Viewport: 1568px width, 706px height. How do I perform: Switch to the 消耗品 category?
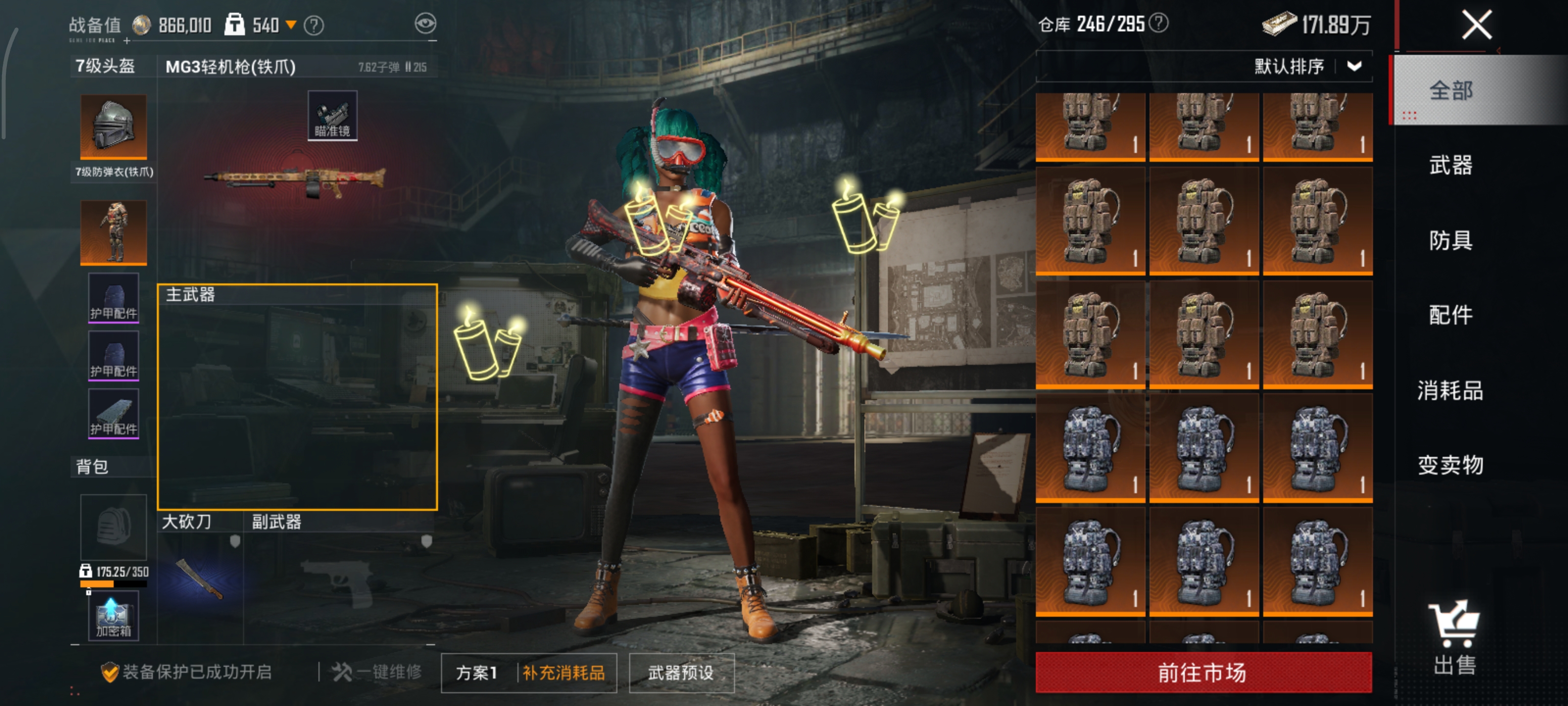(1450, 390)
